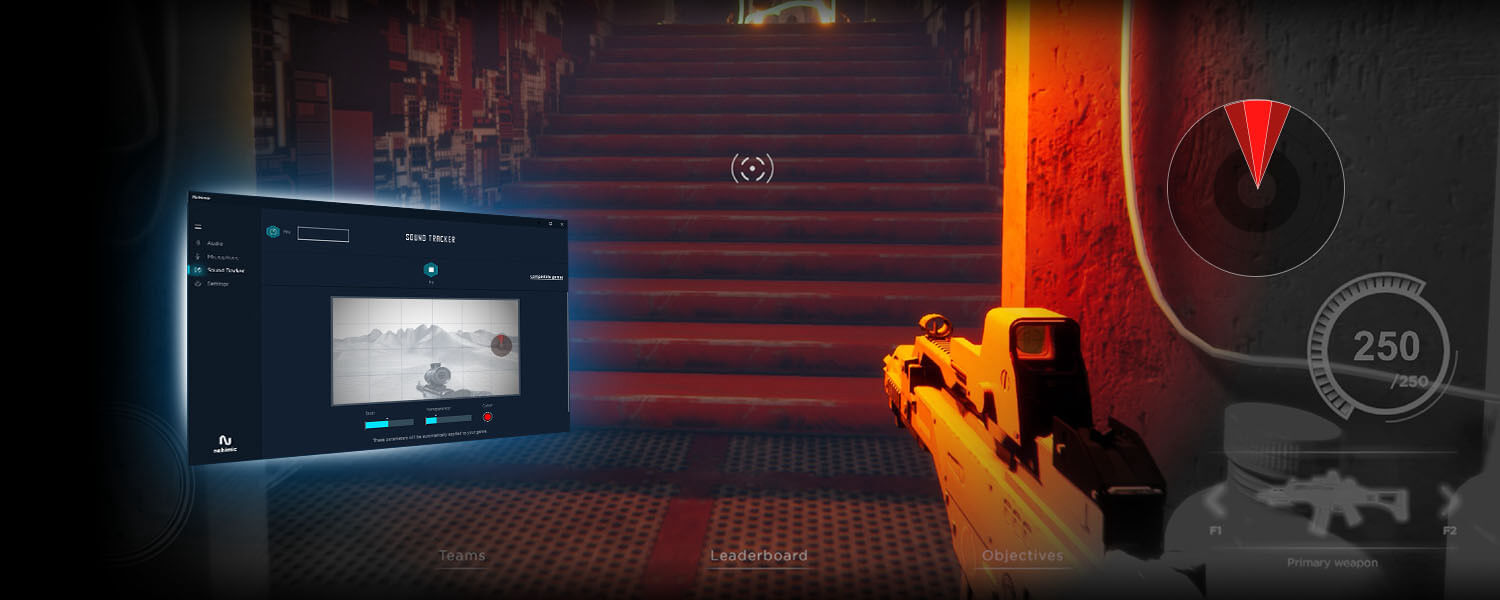
Task: Open Audio section in Nahimic sidebar
Action: coord(214,243)
